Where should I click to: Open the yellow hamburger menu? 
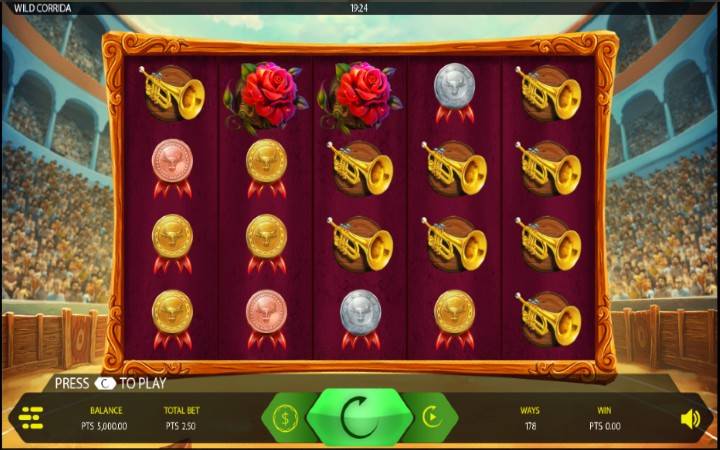pyautogui.click(x=31, y=418)
